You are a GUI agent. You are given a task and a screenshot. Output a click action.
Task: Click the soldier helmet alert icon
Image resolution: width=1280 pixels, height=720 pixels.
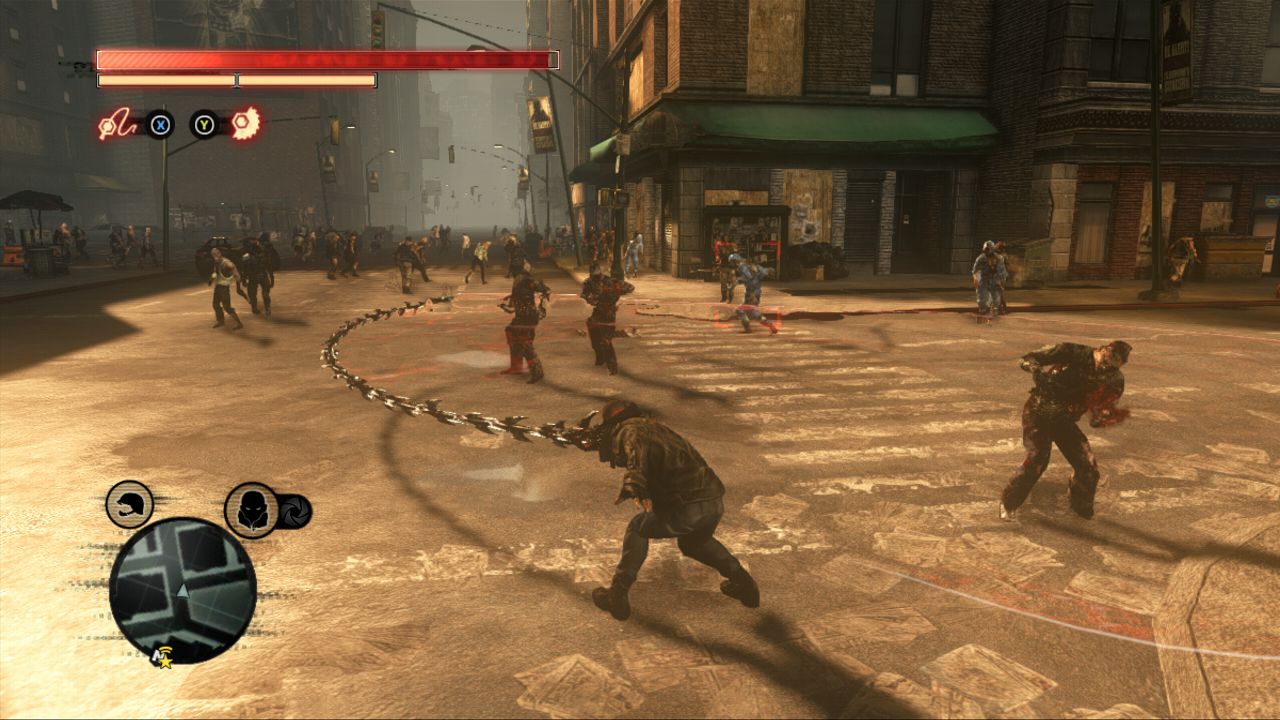click(x=130, y=504)
